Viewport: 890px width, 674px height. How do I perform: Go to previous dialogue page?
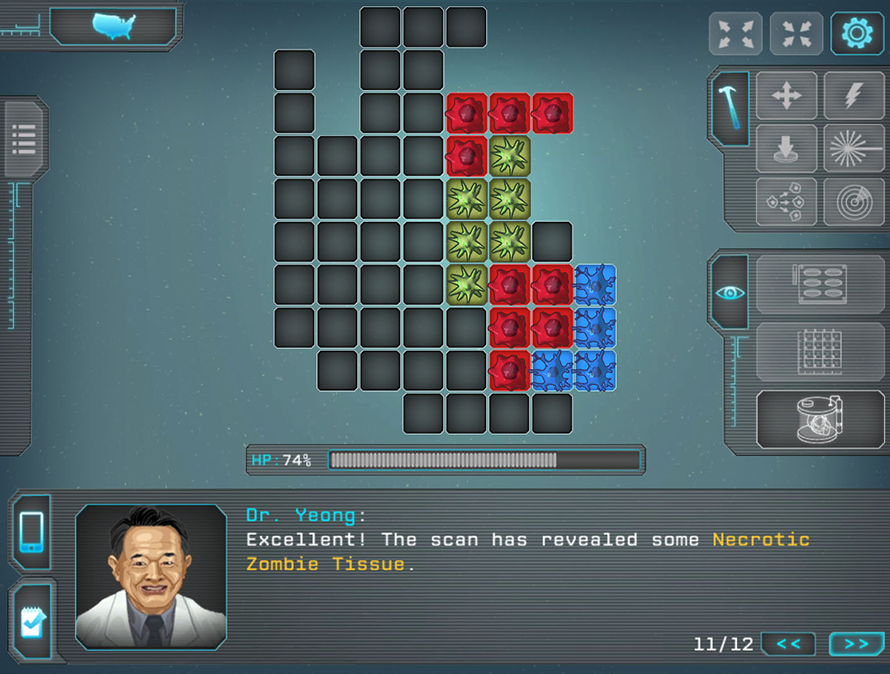coord(788,644)
